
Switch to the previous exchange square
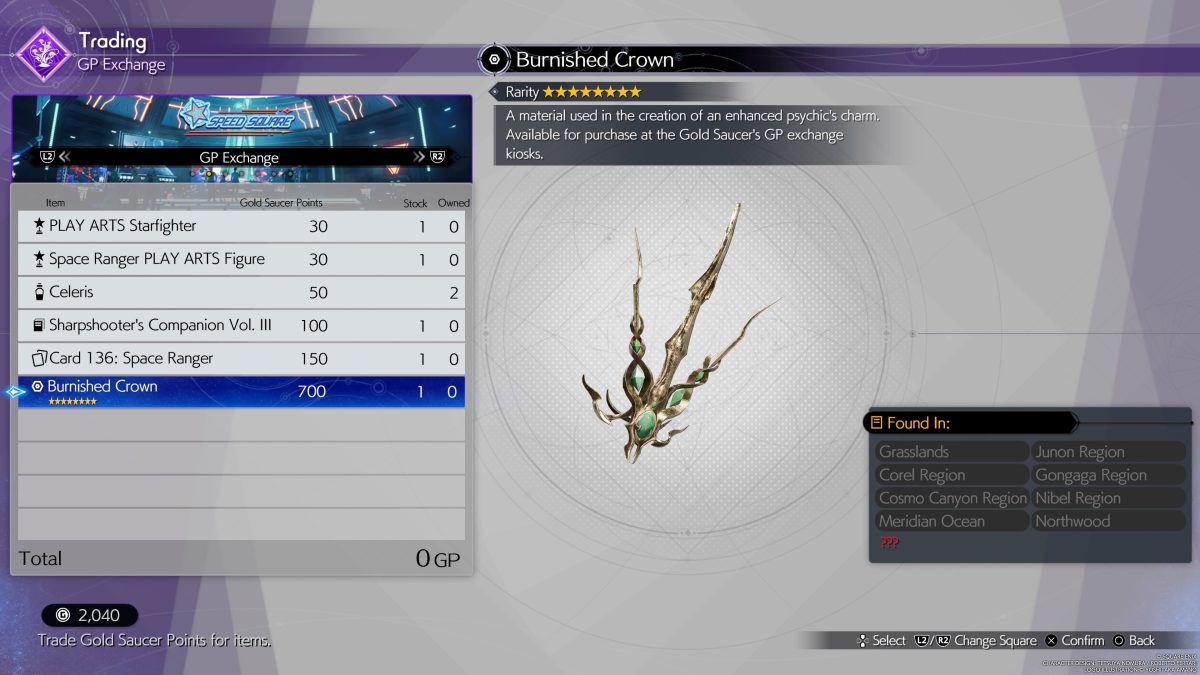tap(55, 157)
